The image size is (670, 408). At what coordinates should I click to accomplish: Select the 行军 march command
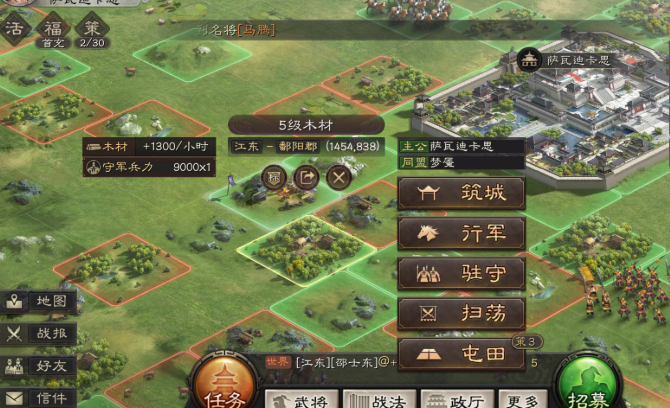[x=461, y=234]
